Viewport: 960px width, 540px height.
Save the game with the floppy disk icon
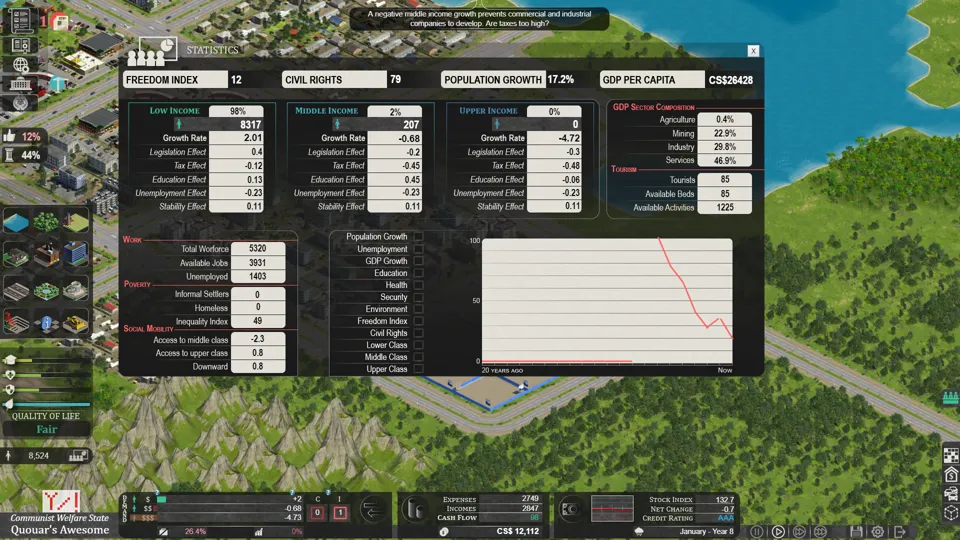point(856,532)
